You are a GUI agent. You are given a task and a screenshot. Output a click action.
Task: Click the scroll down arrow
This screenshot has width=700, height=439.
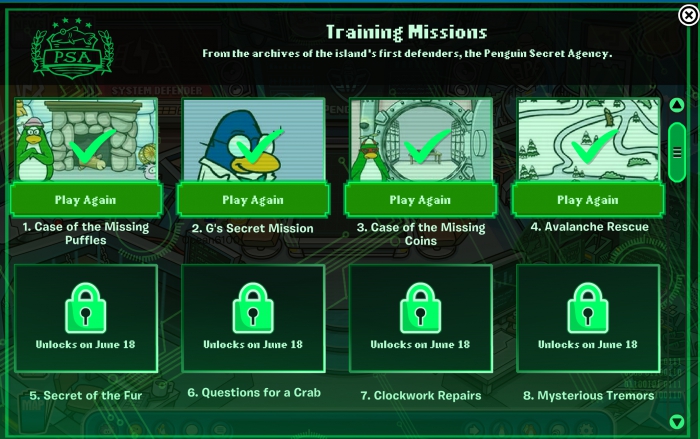(677, 421)
